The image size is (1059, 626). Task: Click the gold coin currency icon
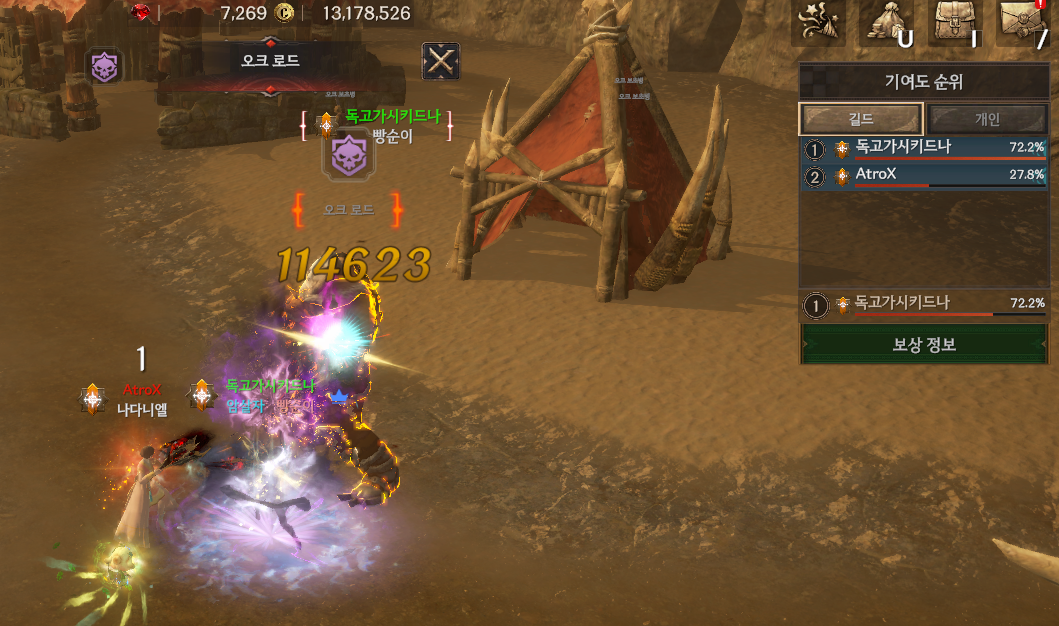point(284,13)
